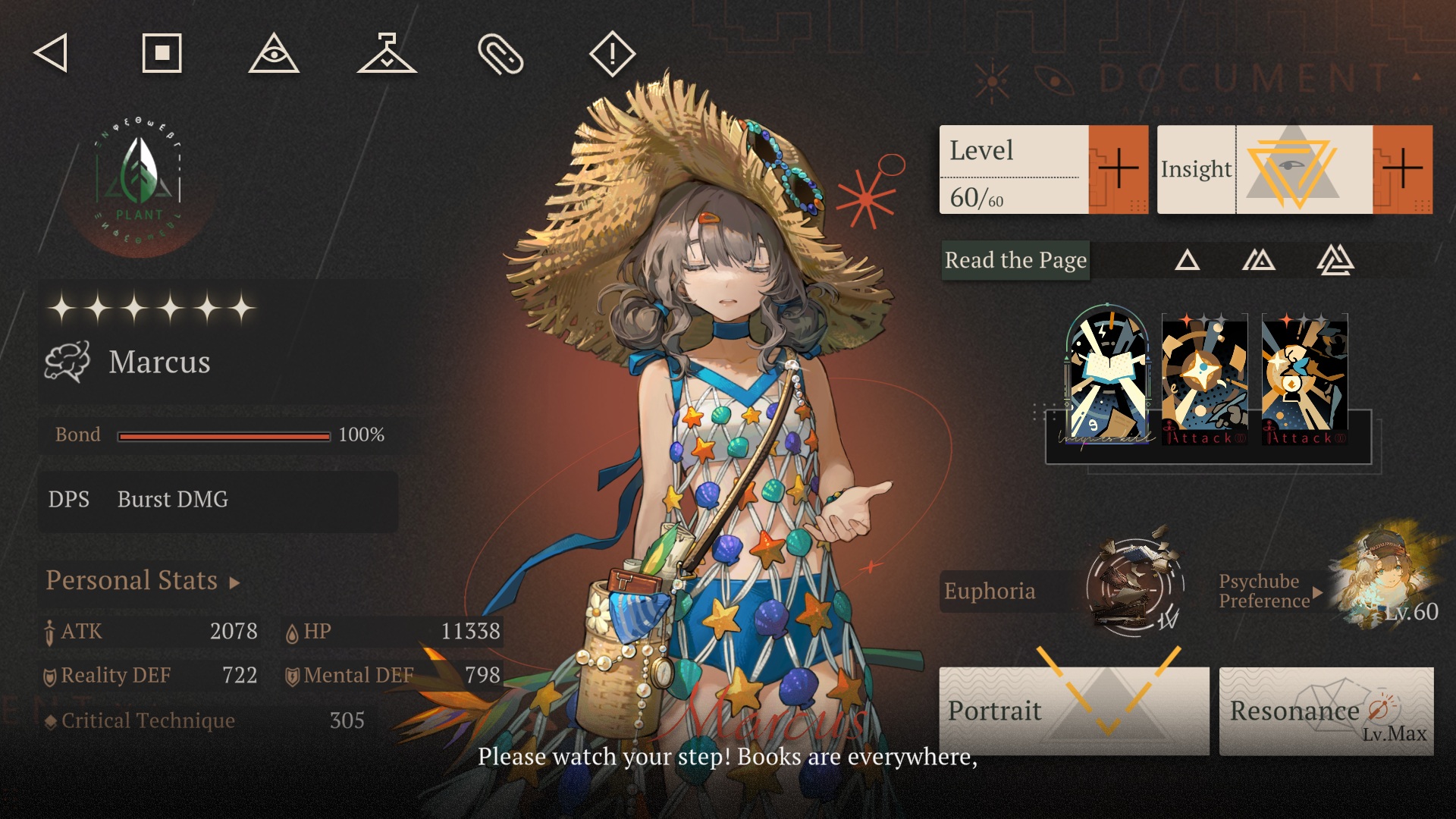Open the diamond exclamation info icon

612,54
